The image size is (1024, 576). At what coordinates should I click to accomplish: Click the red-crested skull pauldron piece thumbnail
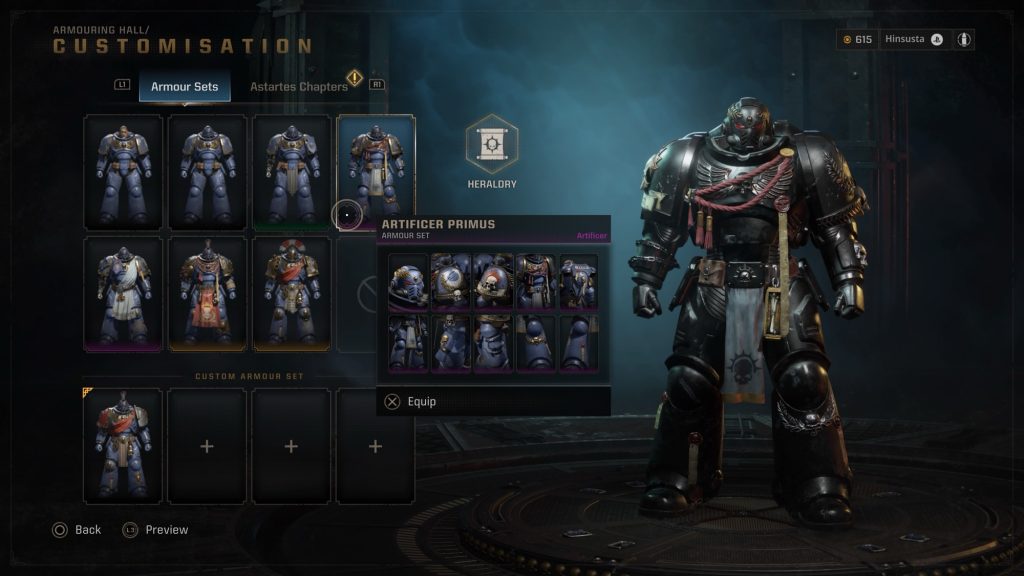[493, 282]
